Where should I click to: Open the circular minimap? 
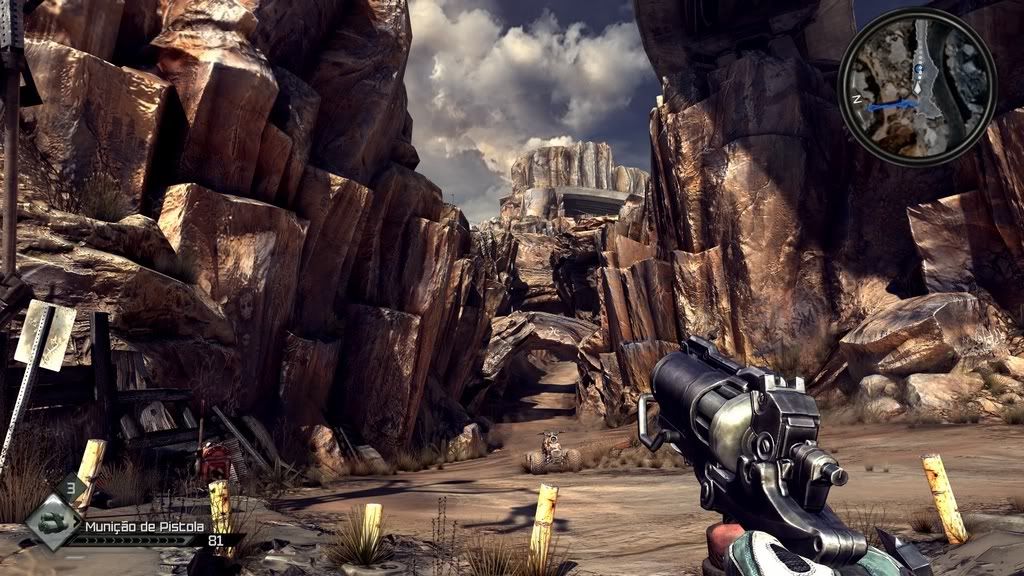pos(916,86)
